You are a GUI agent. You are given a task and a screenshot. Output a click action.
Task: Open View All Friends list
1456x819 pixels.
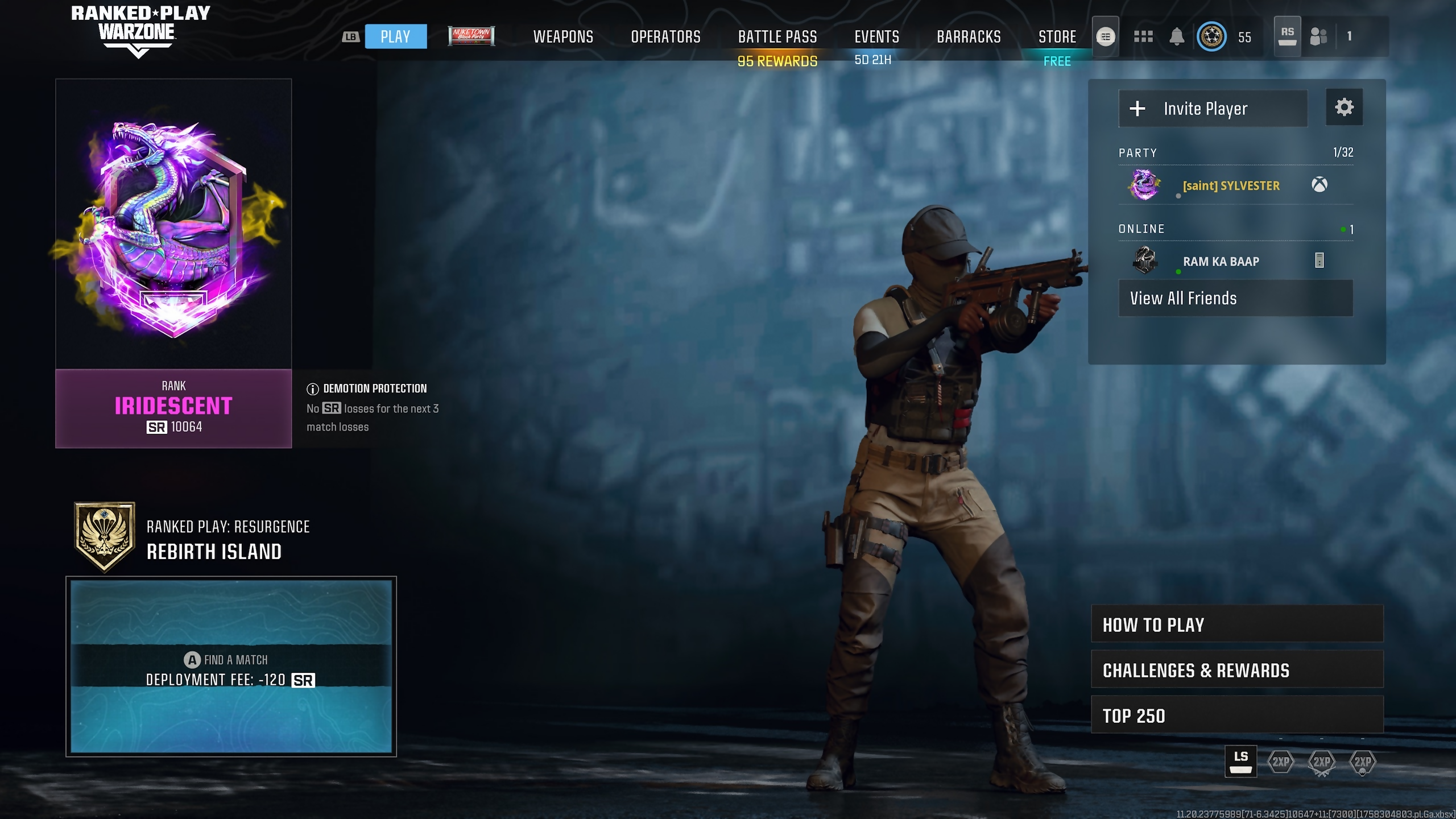1235,298
